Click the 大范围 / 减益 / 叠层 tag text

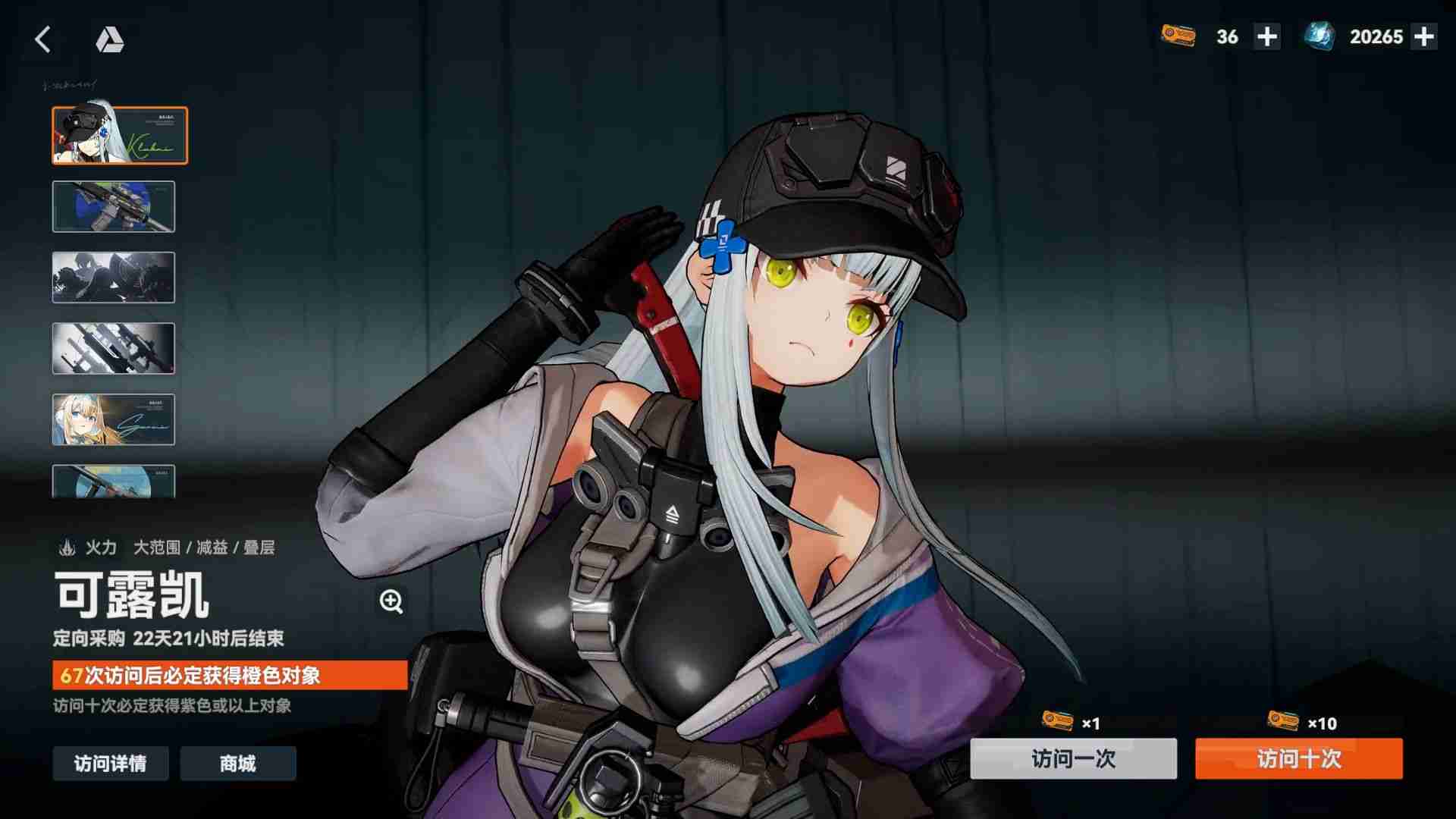pyautogui.click(x=203, y=548)
